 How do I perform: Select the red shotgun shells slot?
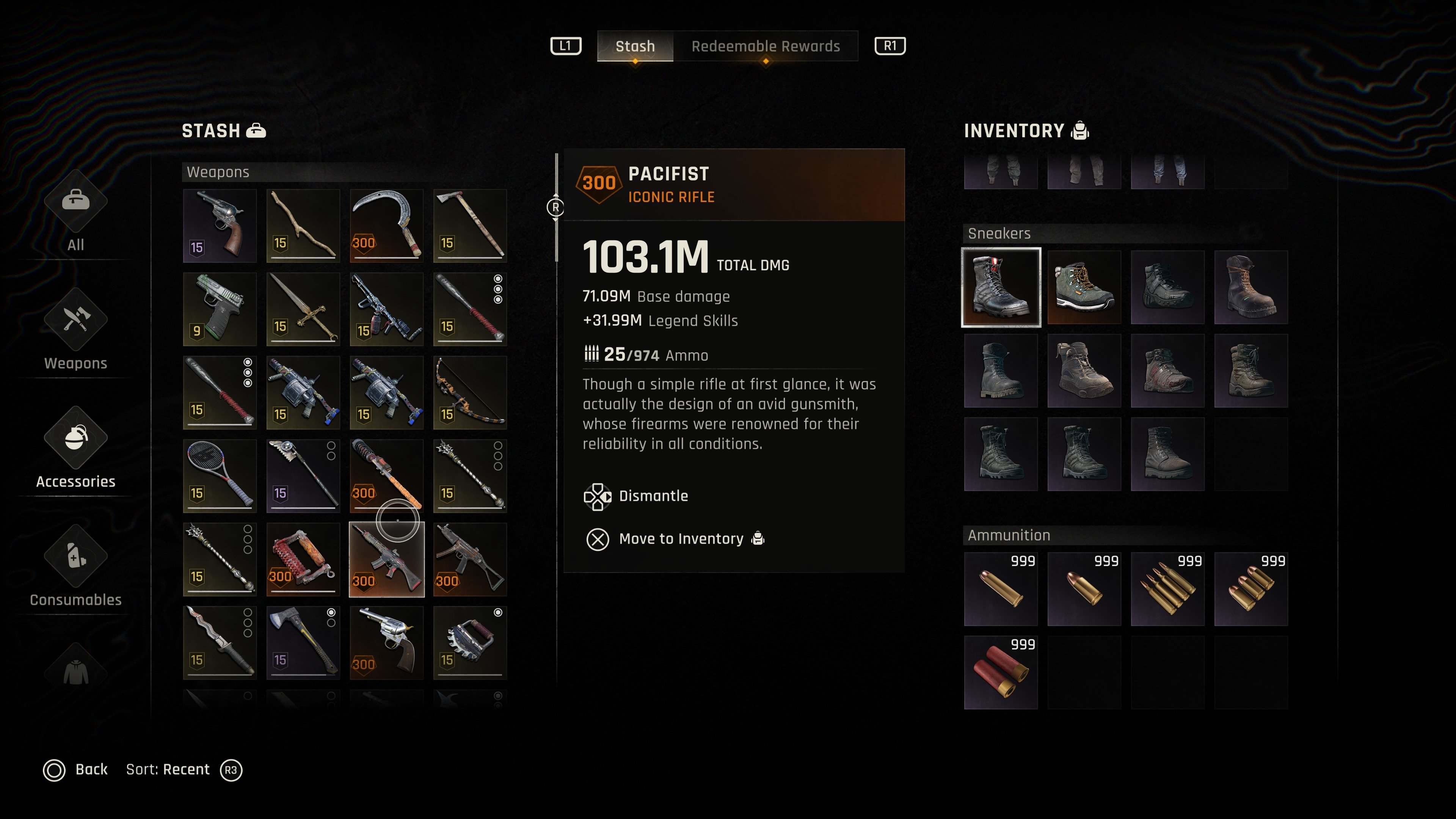click(1001, 673)
